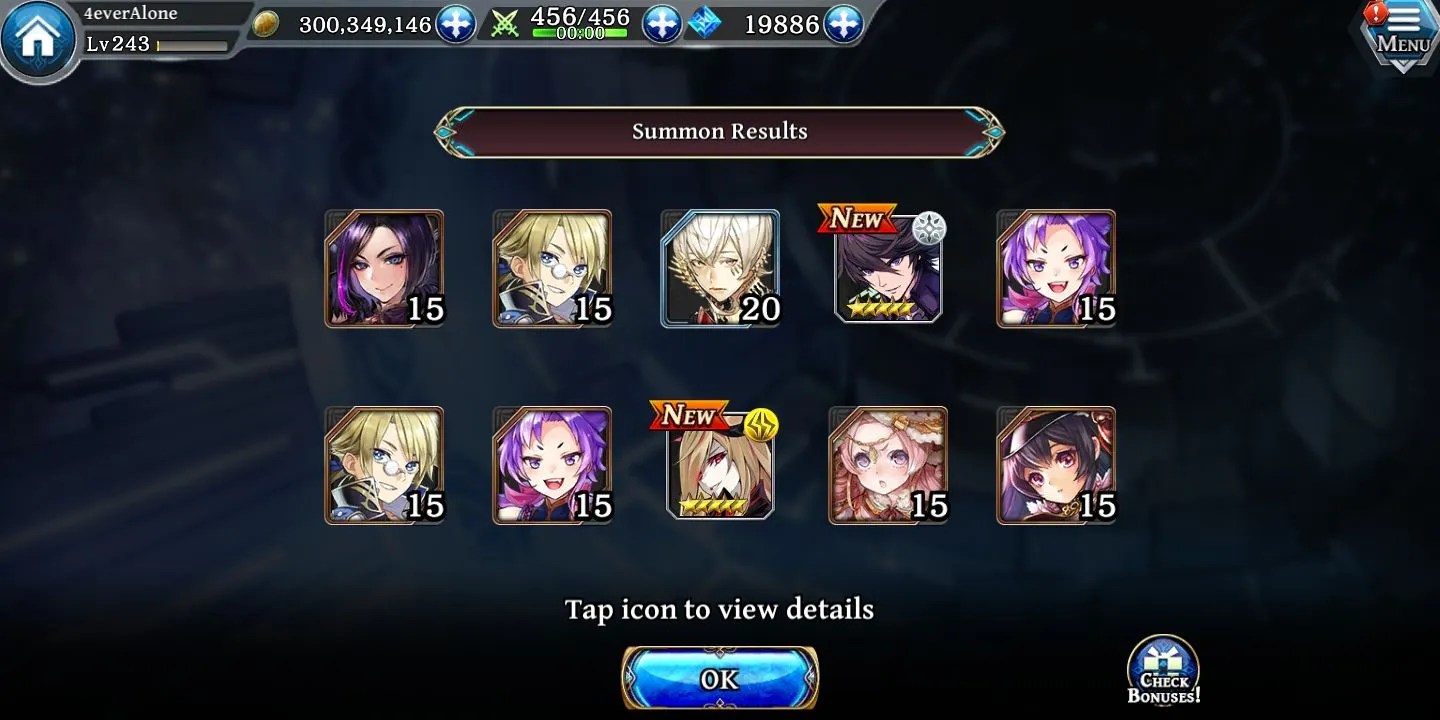Tap the OK button

tap(720, 679)
